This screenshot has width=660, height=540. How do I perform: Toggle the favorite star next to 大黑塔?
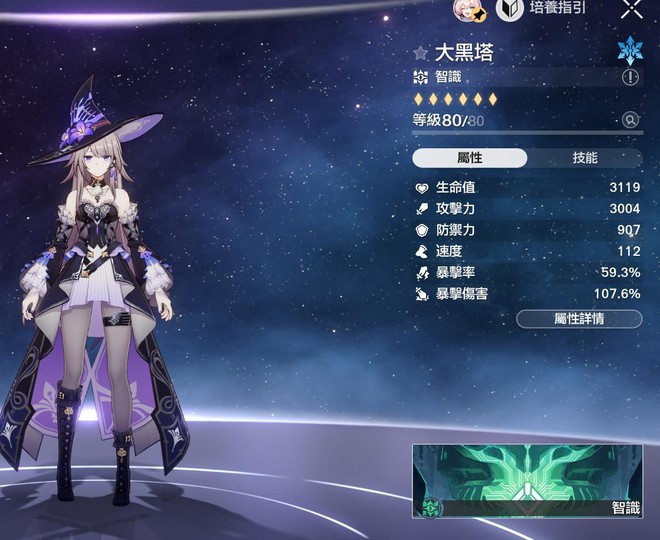coord(421,53)
